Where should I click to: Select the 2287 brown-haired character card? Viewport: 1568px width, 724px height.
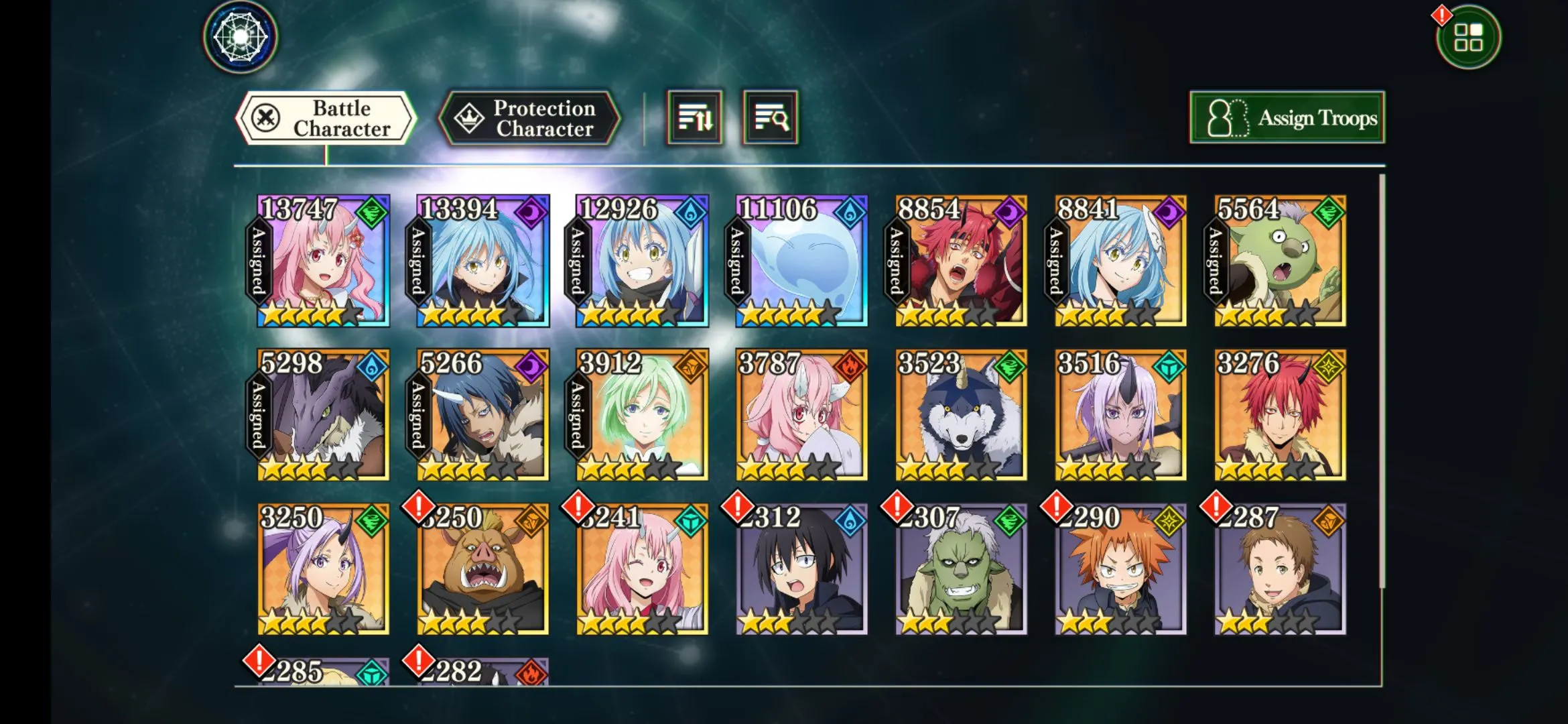[1281, 569]
